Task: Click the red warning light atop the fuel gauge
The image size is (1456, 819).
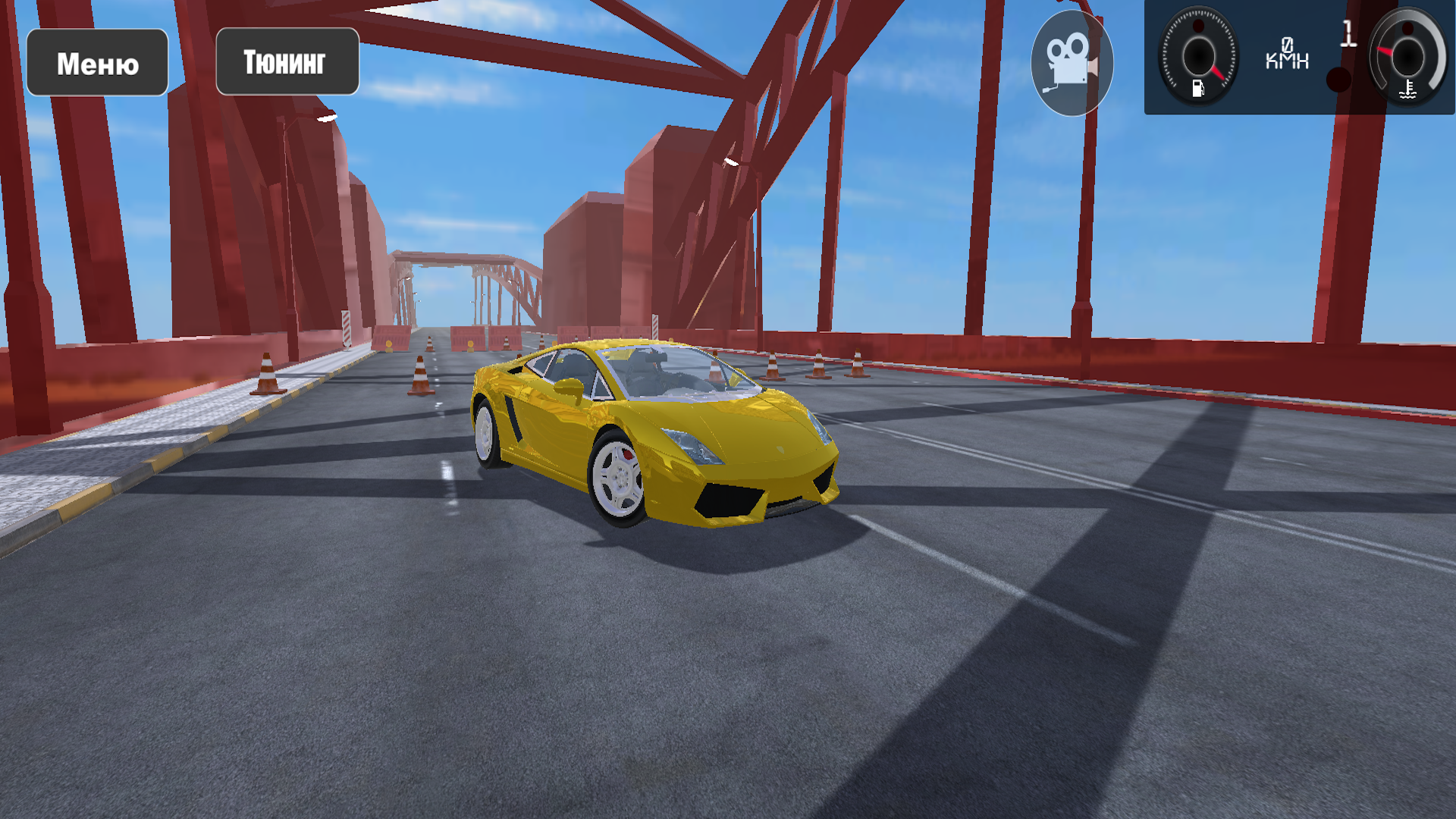Action: pos(1199,25)
